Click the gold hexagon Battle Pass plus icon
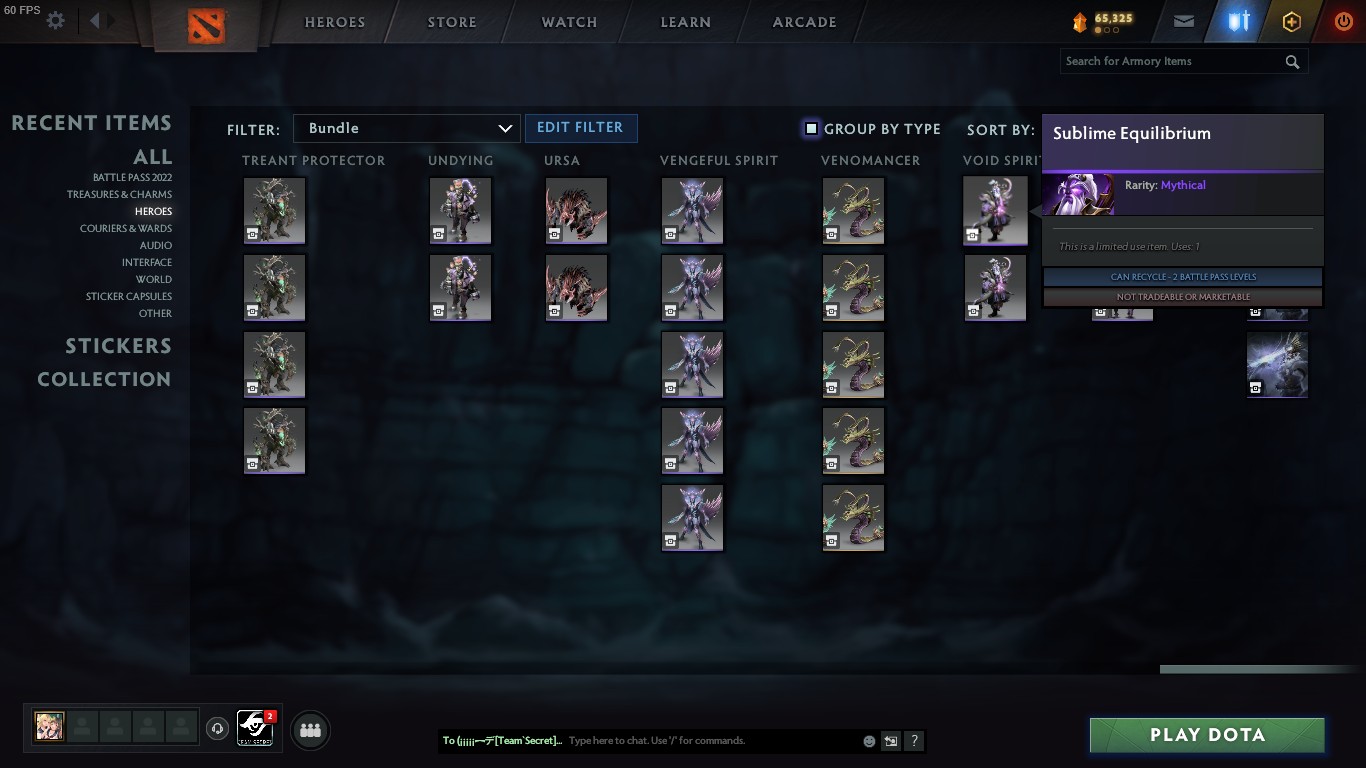 tap(1291, 20)
